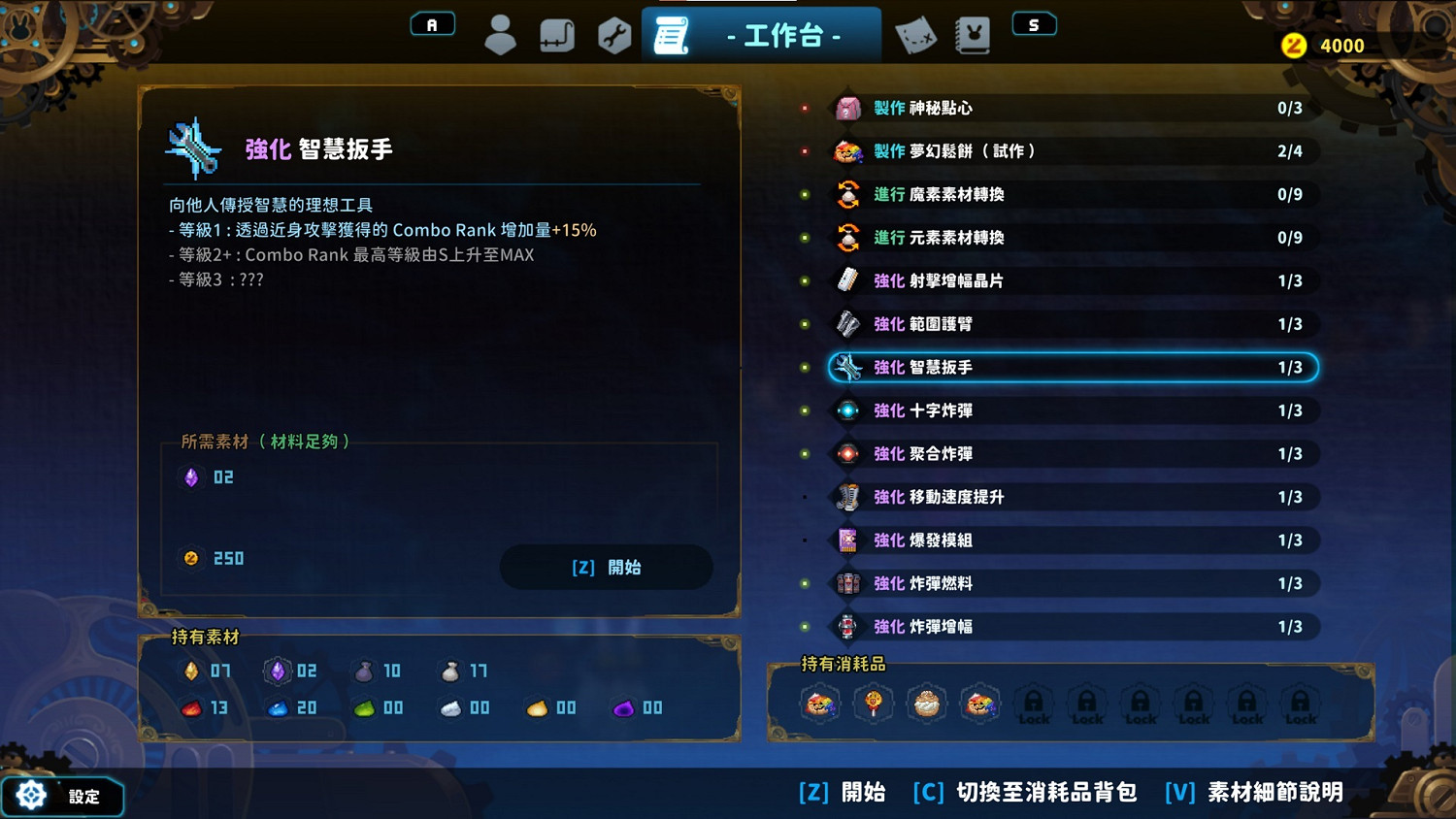
Task: Click the 魔素素材轉換 conversion icon
Action: (846, 194)
